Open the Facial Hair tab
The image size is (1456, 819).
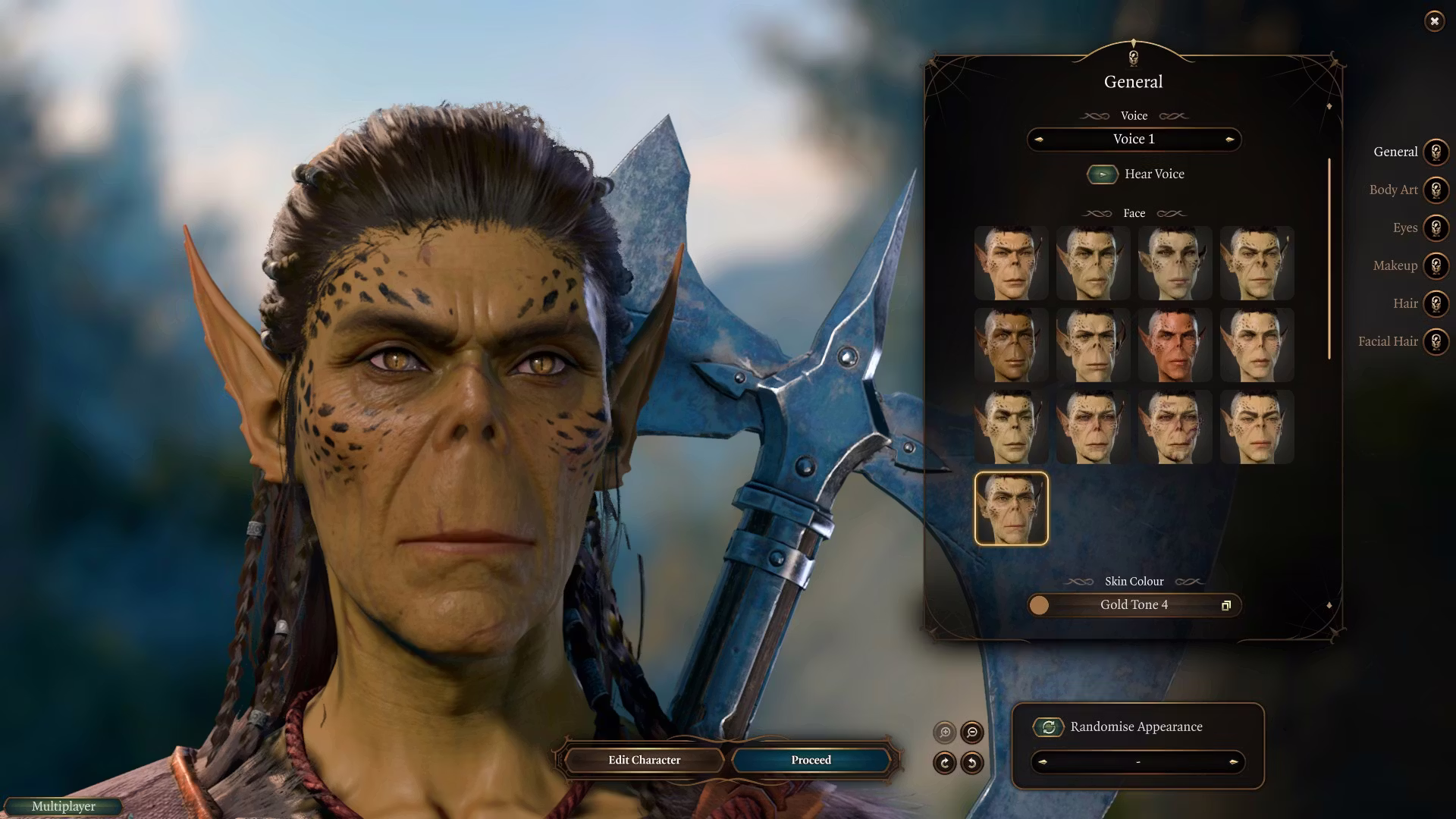pyautogui.click(x=1435, y=341)
